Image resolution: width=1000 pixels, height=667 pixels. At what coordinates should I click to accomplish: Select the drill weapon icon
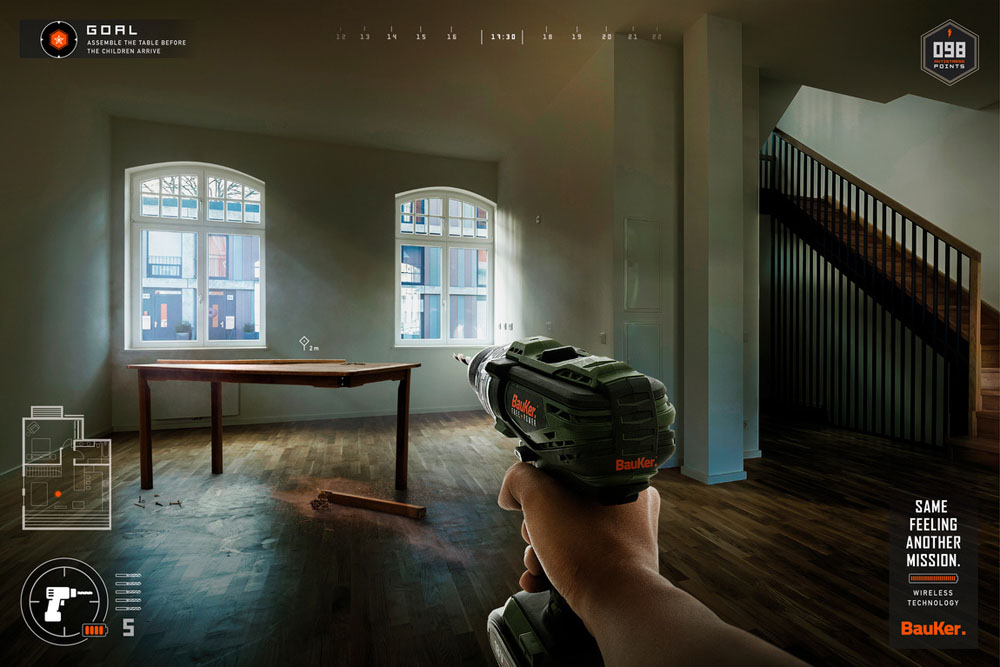pyautogui.click(x=65, y=602)
